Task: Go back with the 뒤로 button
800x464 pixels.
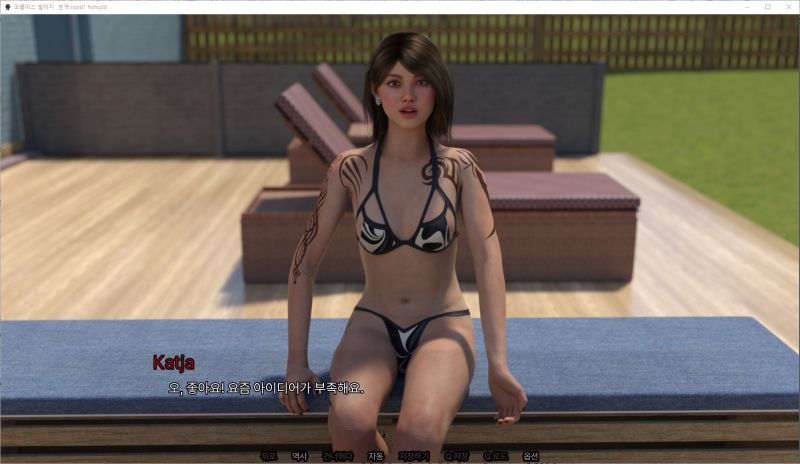Action: [268, 456]
